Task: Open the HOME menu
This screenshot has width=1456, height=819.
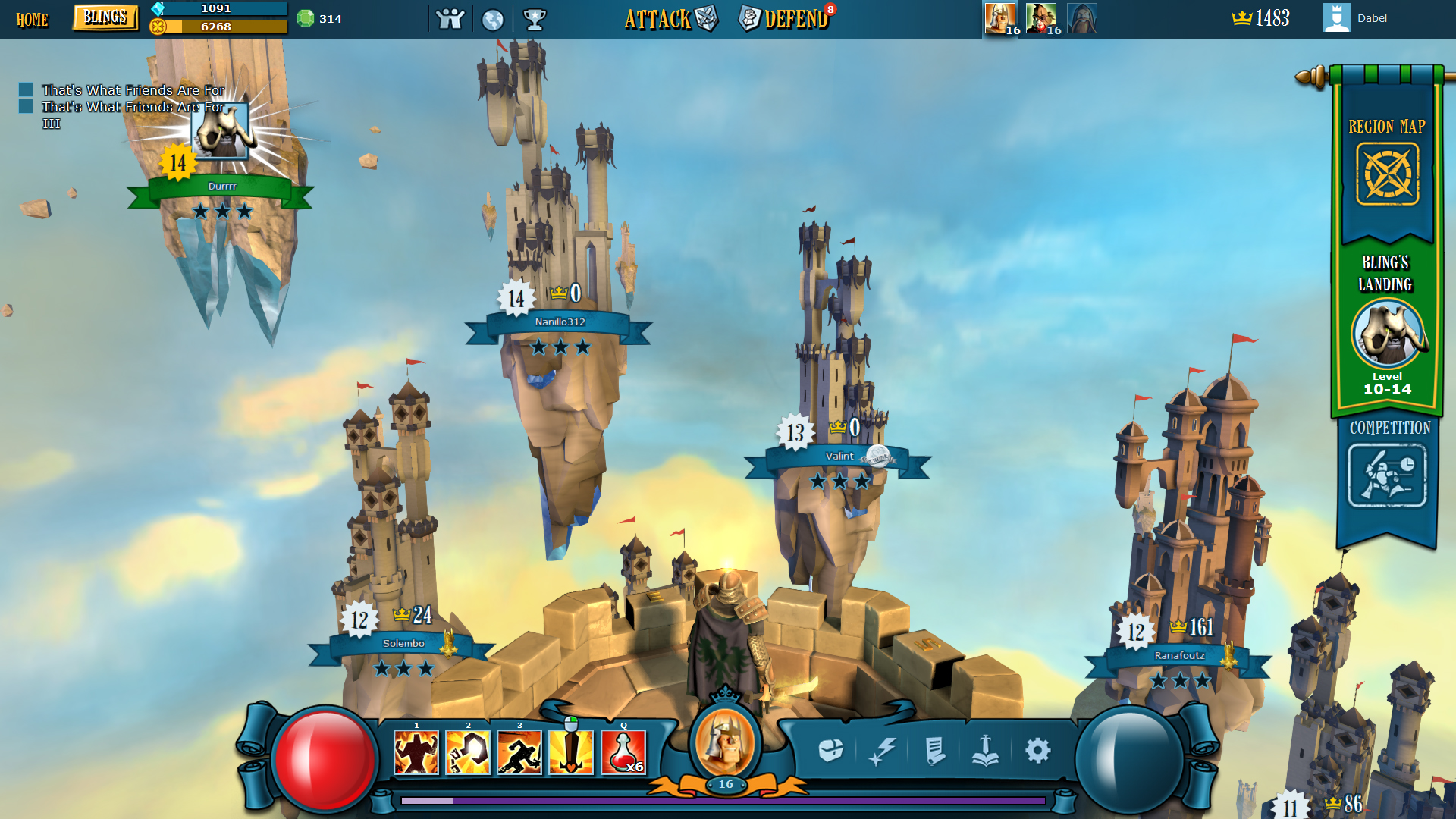Action: coord(32,19)
